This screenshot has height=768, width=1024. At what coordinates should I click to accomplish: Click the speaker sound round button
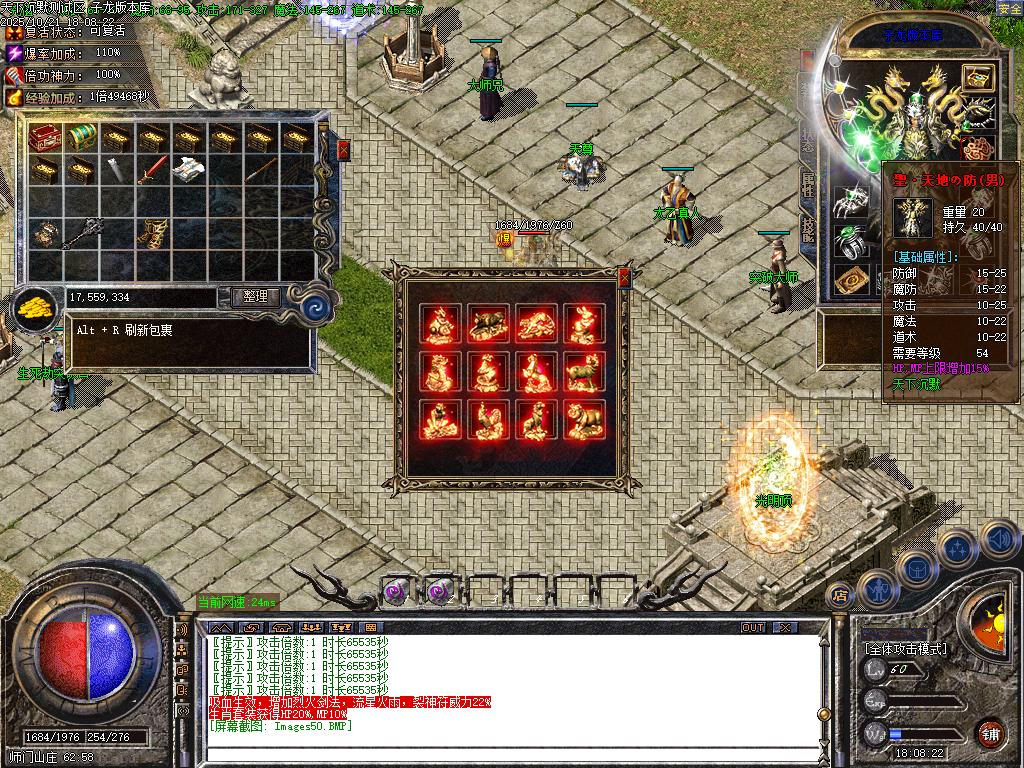pos(998,541)
